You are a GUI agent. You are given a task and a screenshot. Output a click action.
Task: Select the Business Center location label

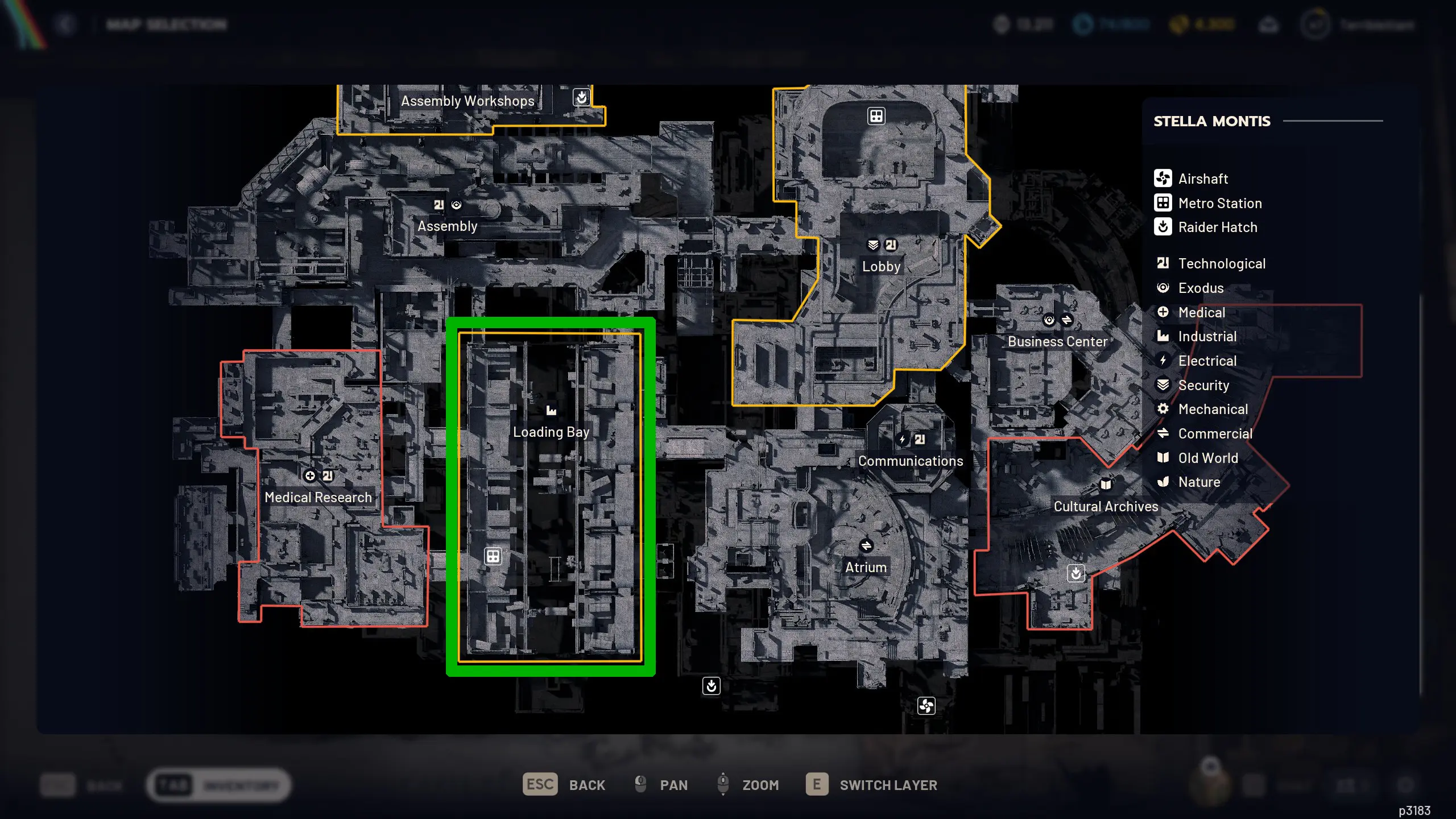pos(1057,342)
